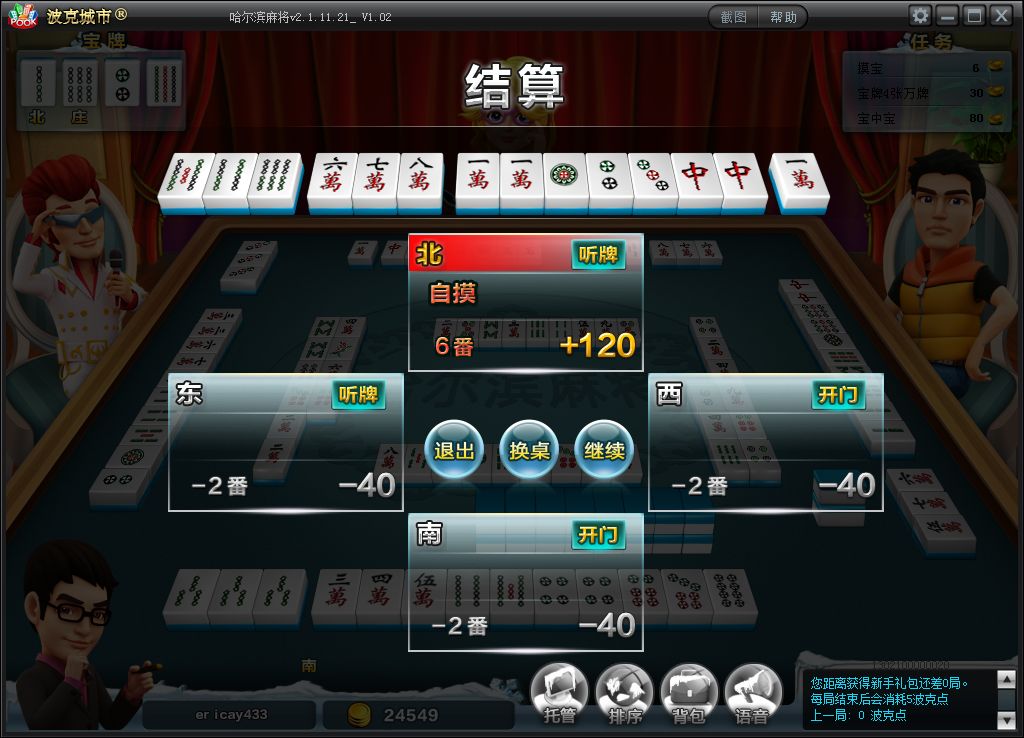Select the 宝中宝 task row

point(920,118)
